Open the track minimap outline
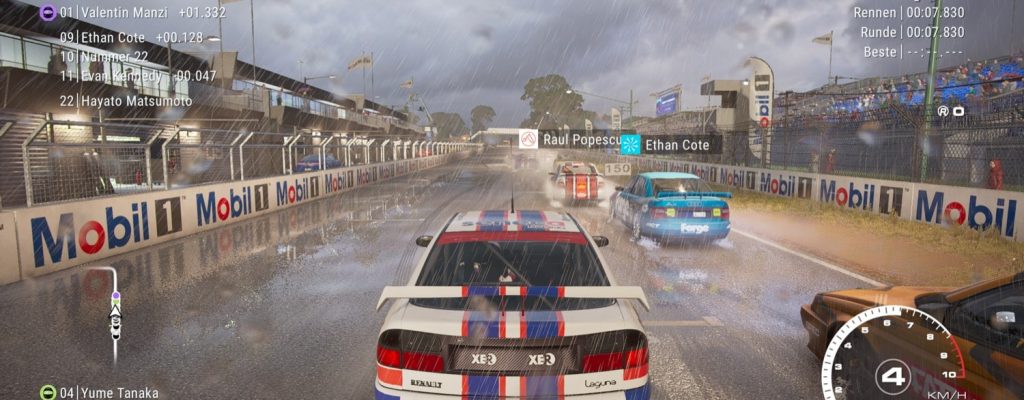Image resolution: width=1024 pixels, height=400 pixels. [x=113, y=308]
